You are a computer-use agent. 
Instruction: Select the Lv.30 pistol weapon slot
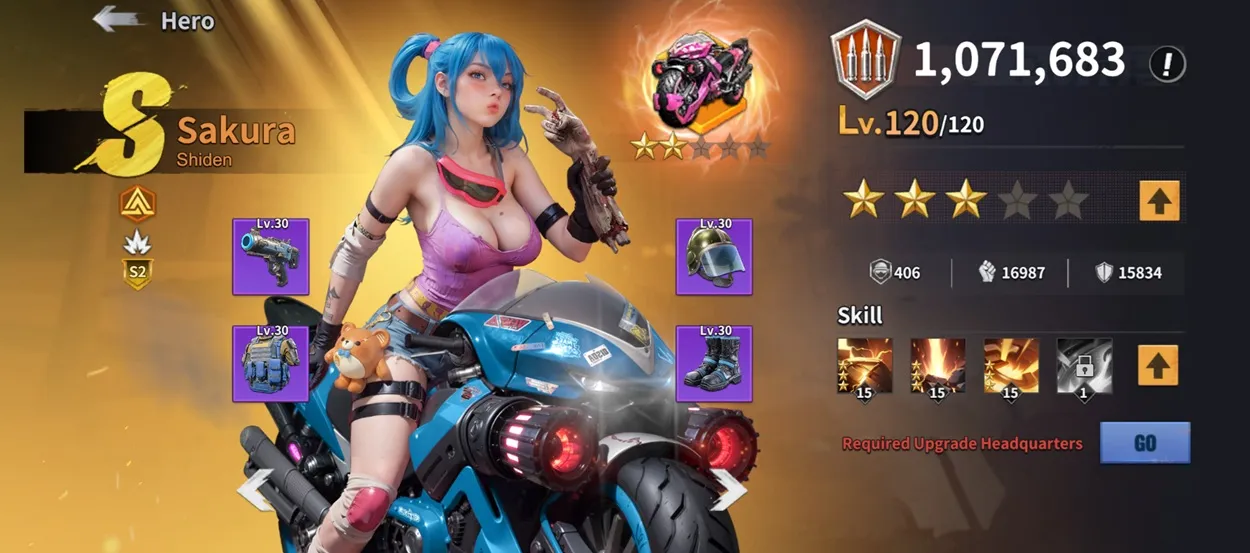coord(270,258)
